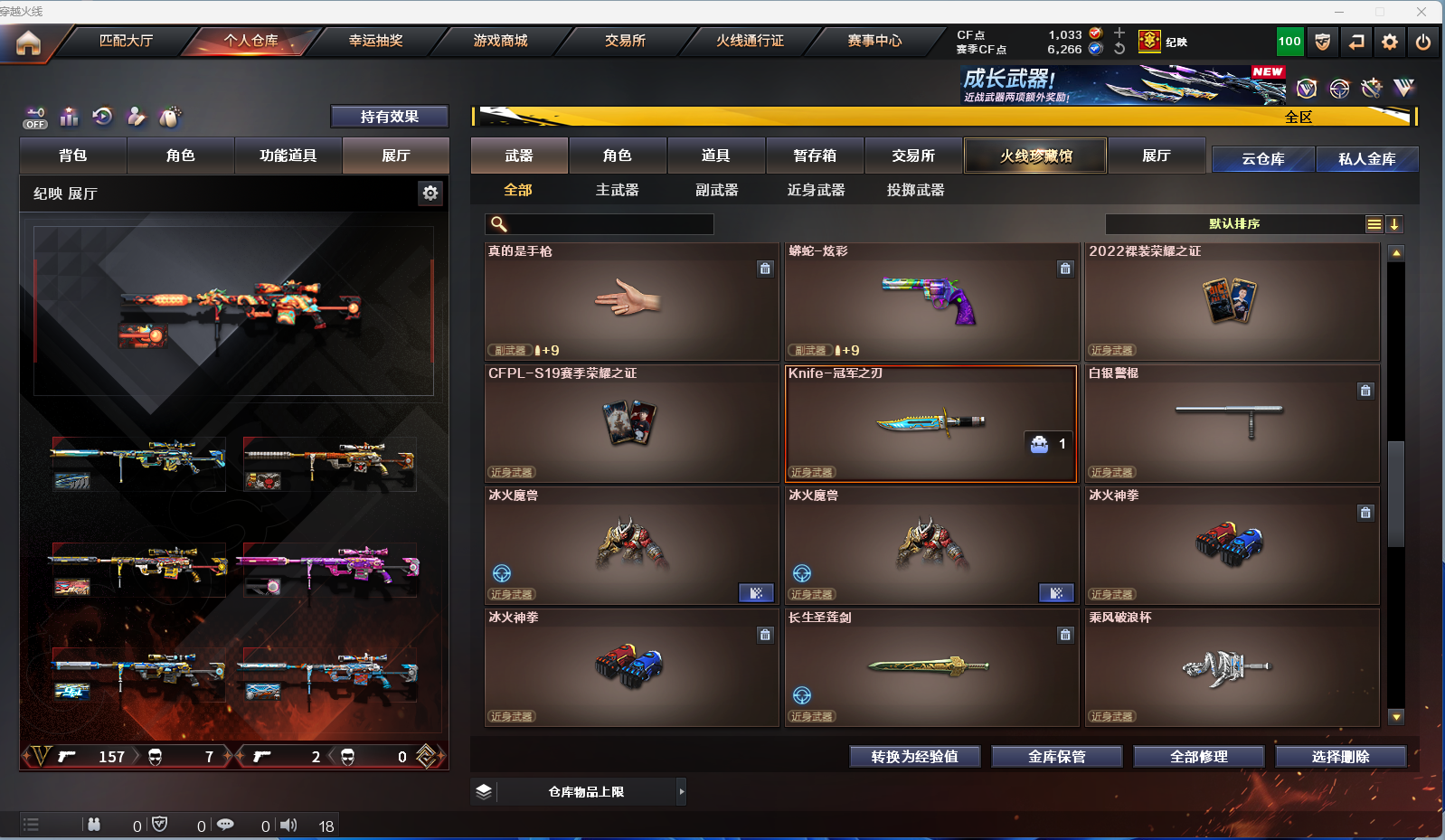Select the 白银警棍 baton slot
1445x840 pixels.
1231,423
